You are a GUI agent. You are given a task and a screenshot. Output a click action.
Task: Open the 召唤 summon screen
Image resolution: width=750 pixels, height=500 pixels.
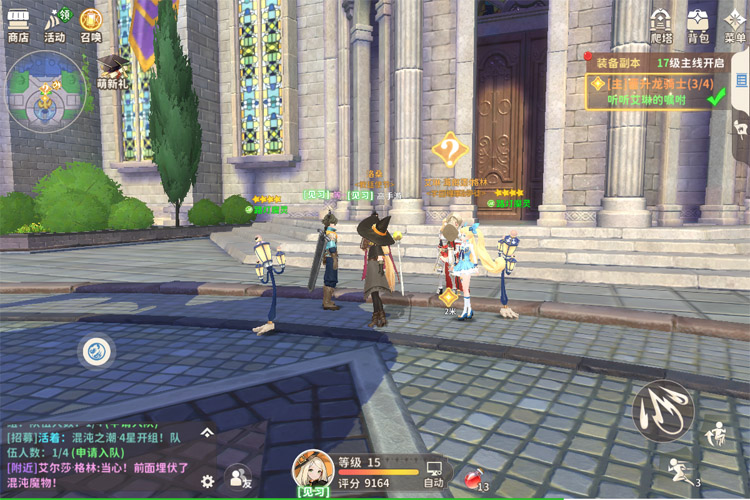click(91, 24)
